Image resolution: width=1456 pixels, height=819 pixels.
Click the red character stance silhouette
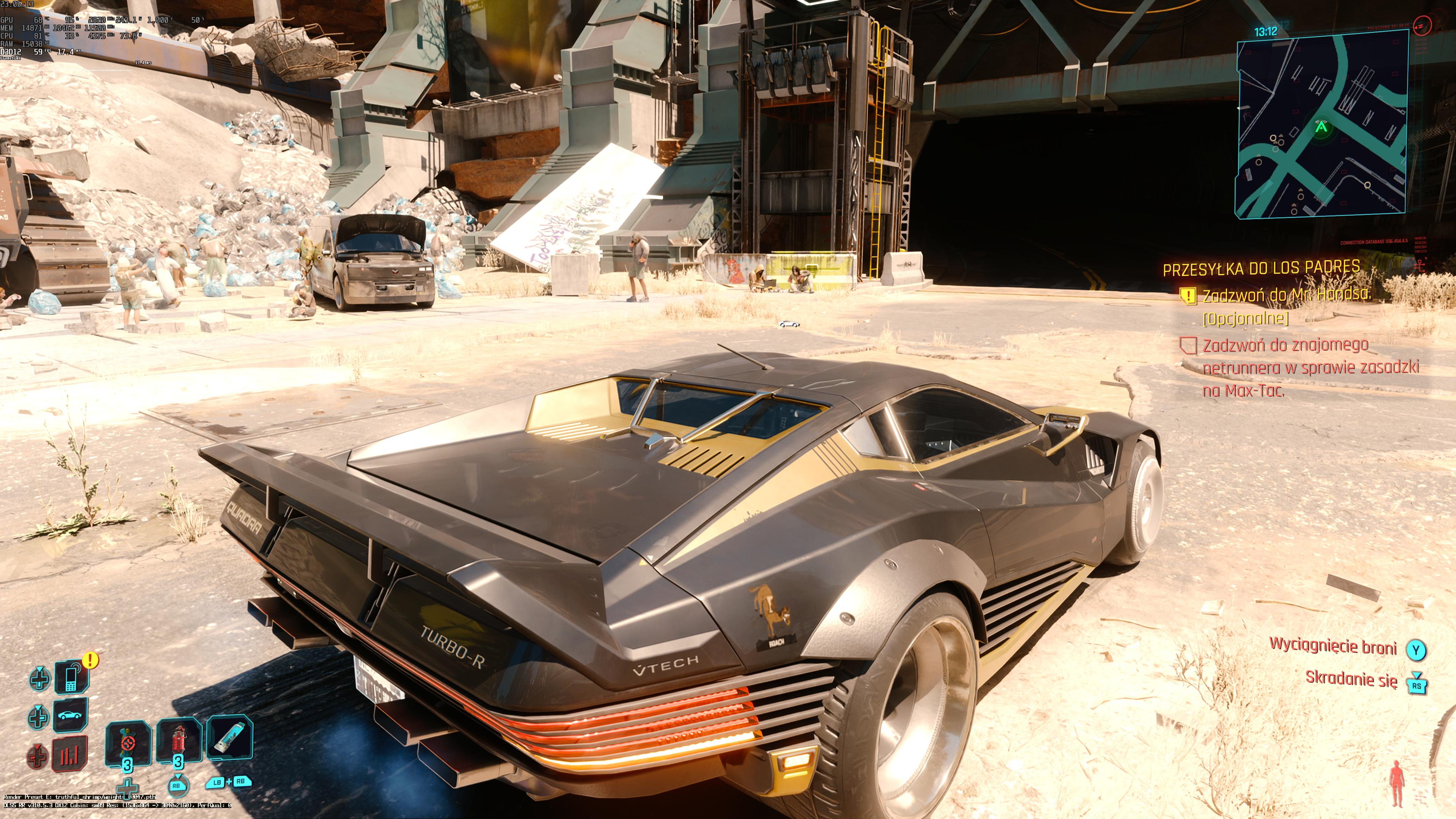click(1397, 783)
